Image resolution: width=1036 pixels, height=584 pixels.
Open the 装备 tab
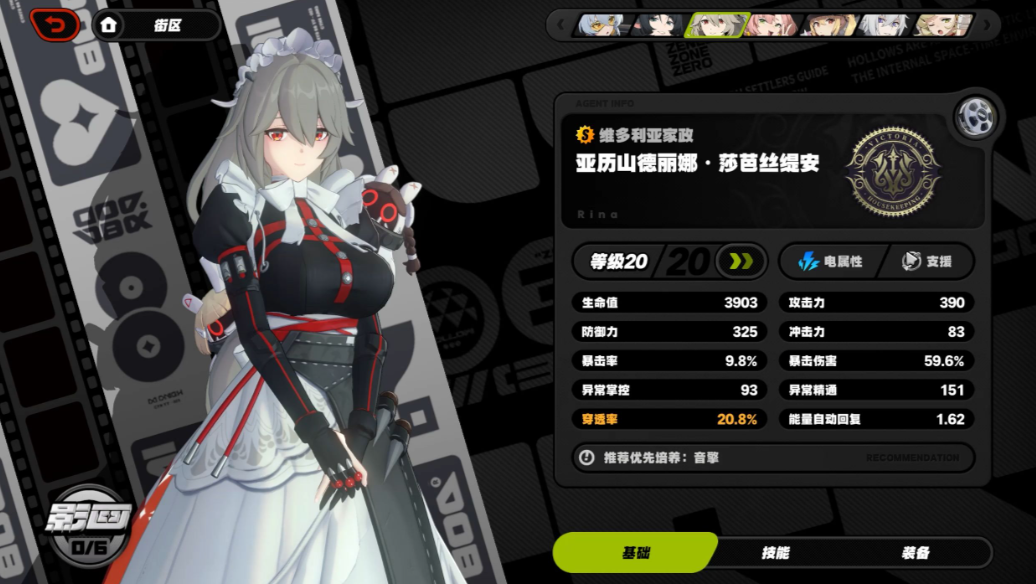(x=915, y=553)
